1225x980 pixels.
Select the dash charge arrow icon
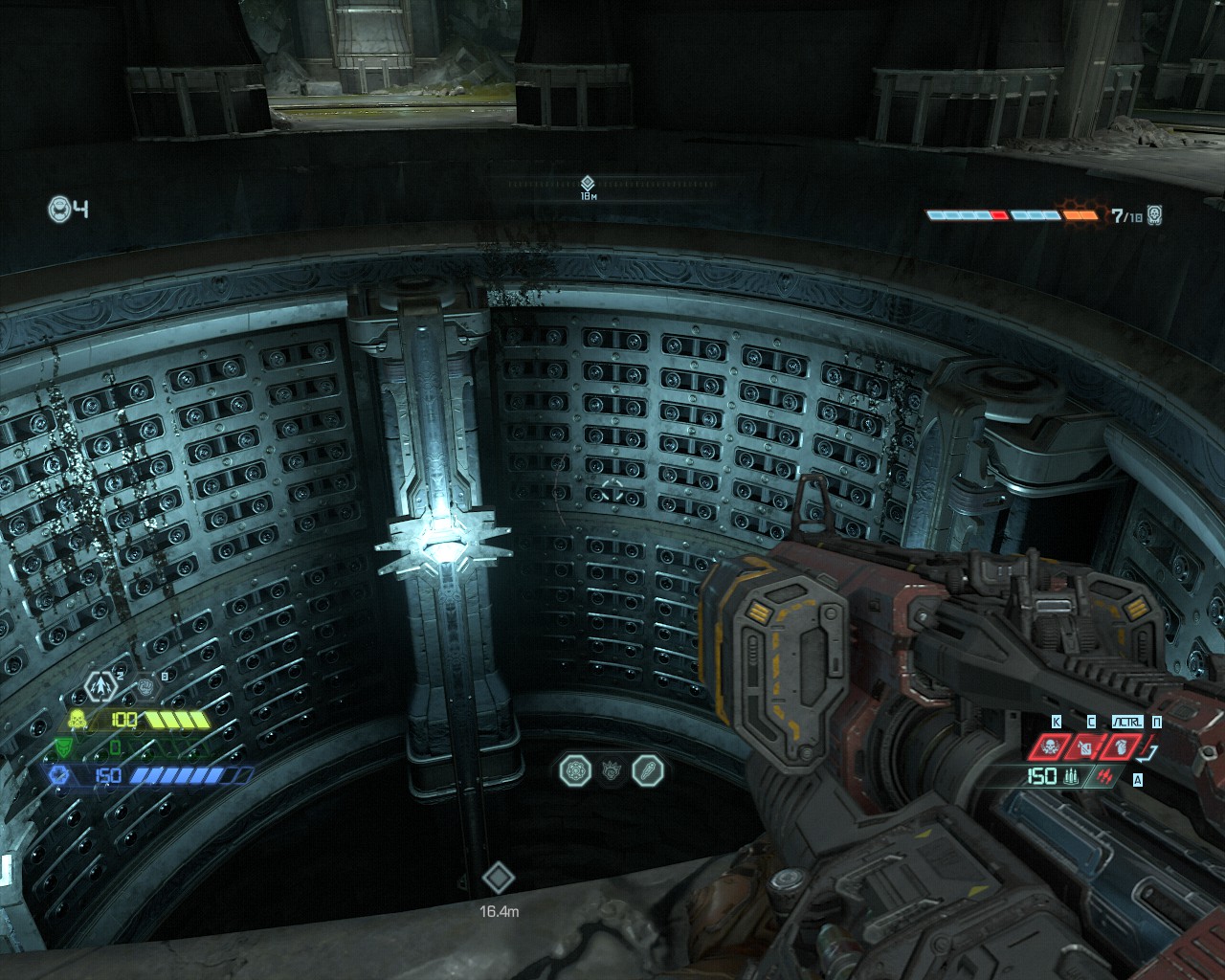point(100,685)
